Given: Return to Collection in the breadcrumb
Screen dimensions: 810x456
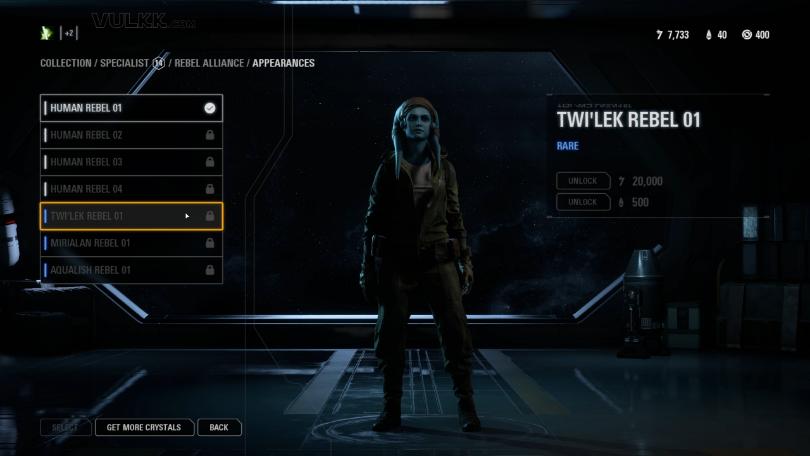Looking at the screenshot, I should tap(65, 63).
